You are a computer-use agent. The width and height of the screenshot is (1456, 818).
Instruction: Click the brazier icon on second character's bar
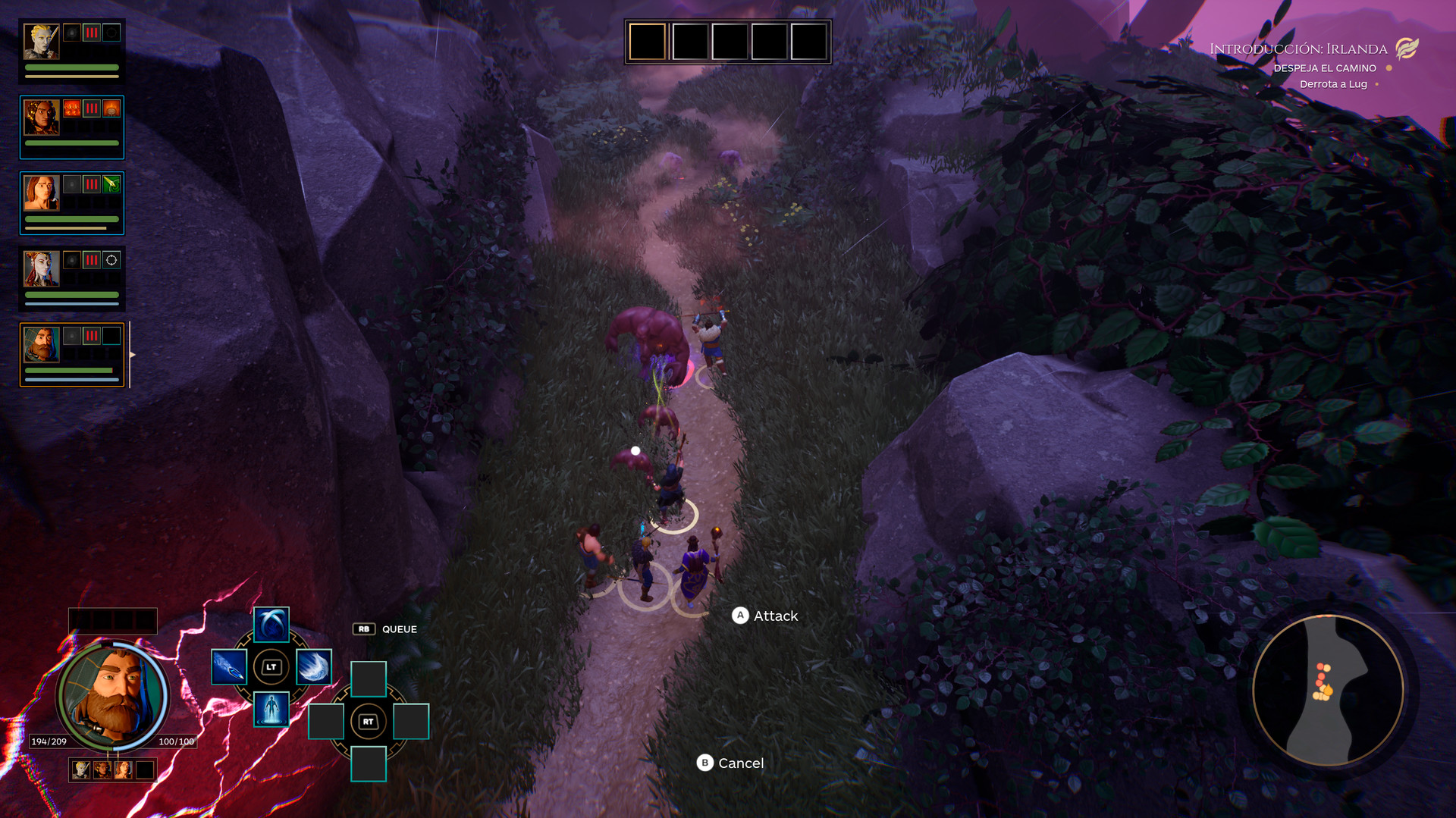point(112,110)
